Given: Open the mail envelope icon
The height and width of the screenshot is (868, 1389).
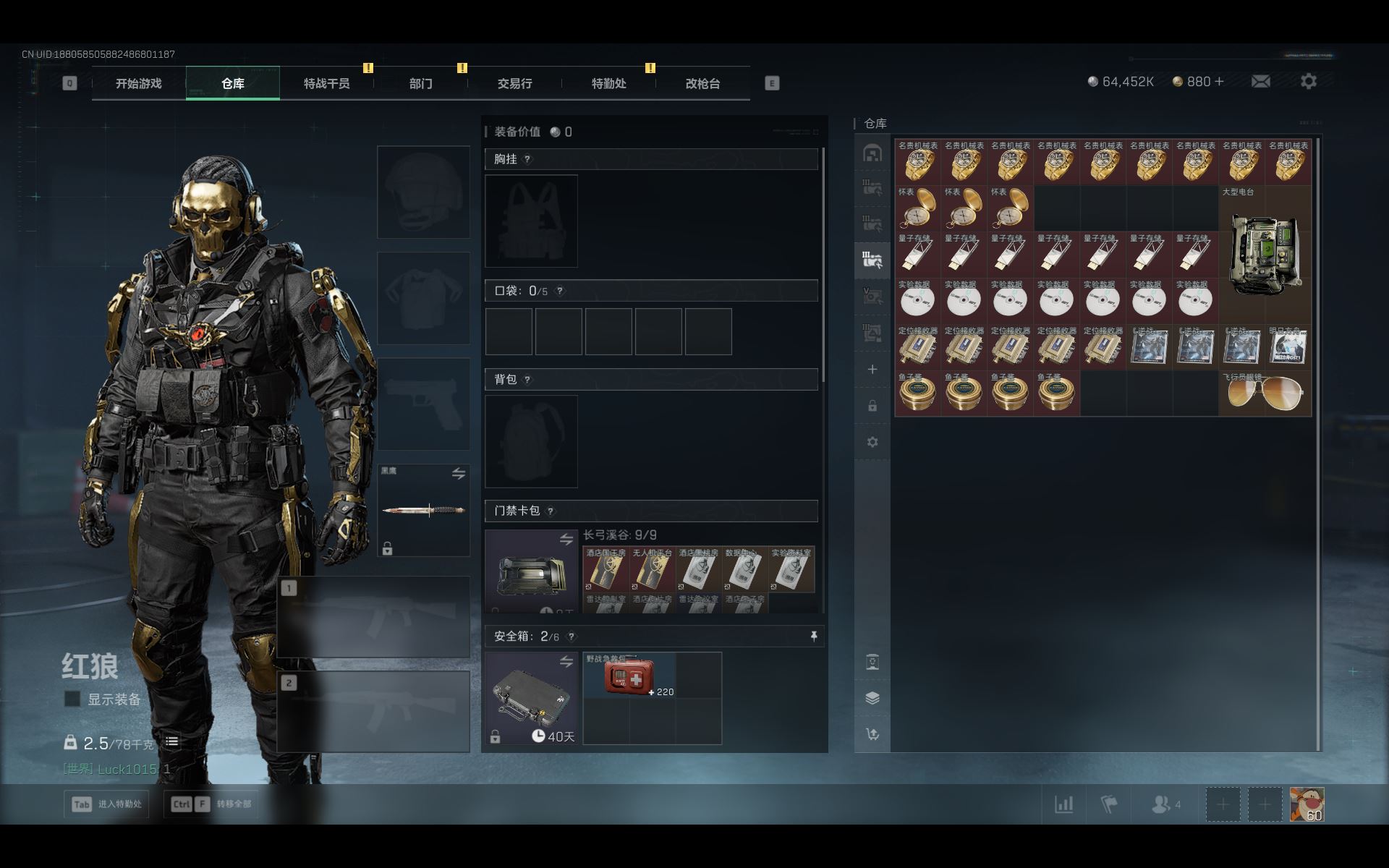Looking at the screenshot, I should (1260, 82).
